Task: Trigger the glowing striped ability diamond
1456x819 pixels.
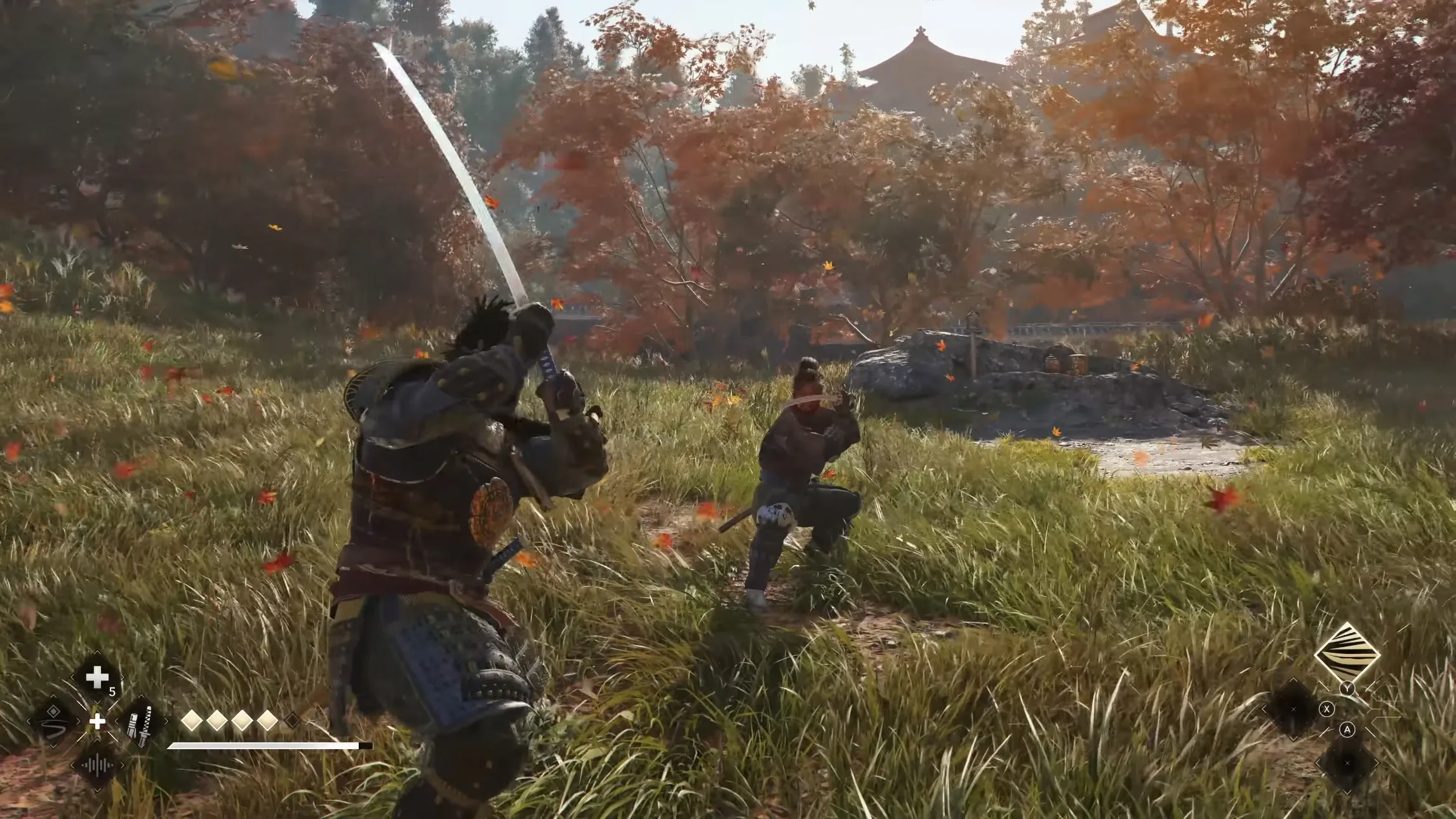Action: [x=1347, y=653]
